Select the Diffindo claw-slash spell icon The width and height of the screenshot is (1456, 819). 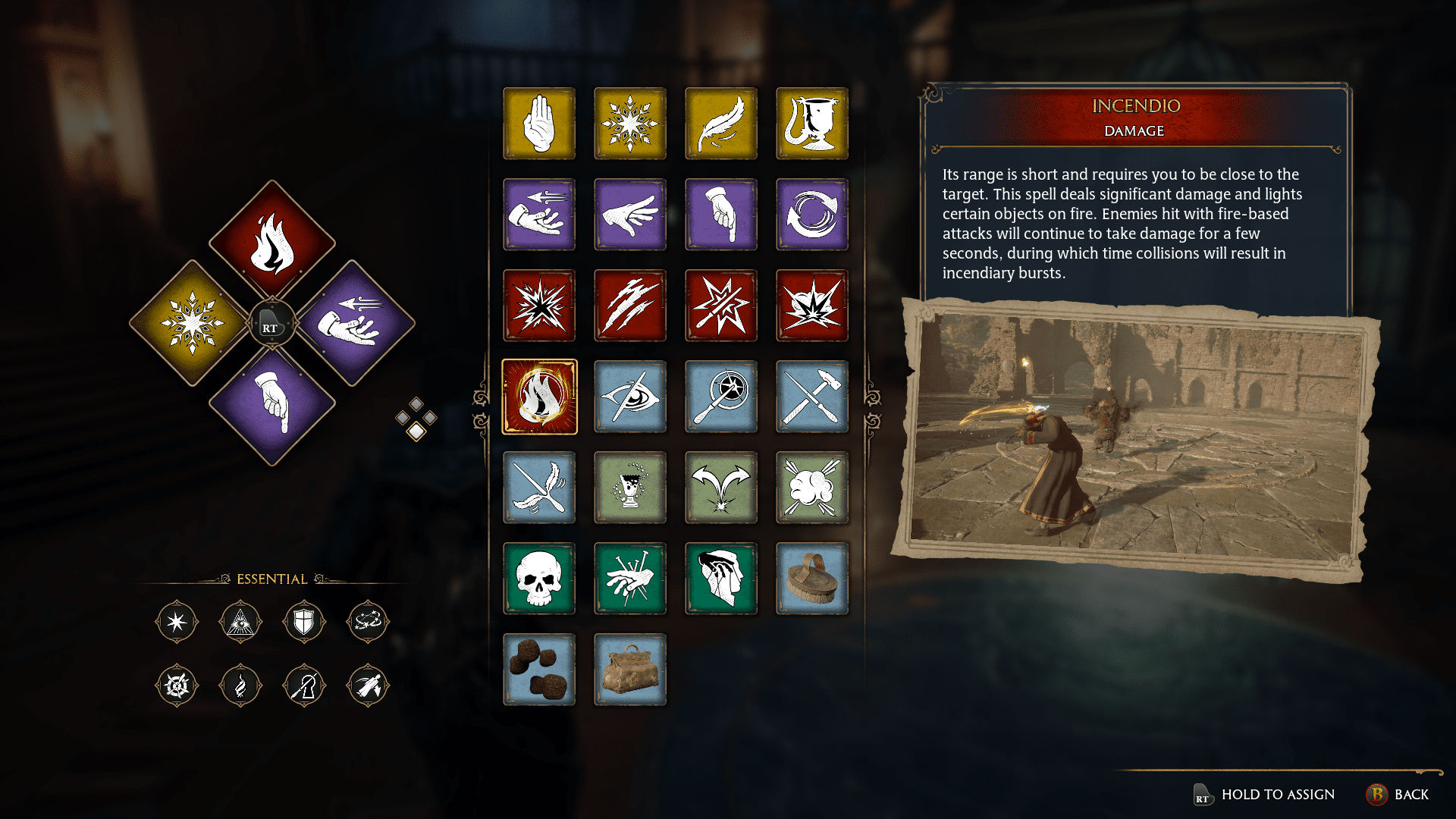630,306
